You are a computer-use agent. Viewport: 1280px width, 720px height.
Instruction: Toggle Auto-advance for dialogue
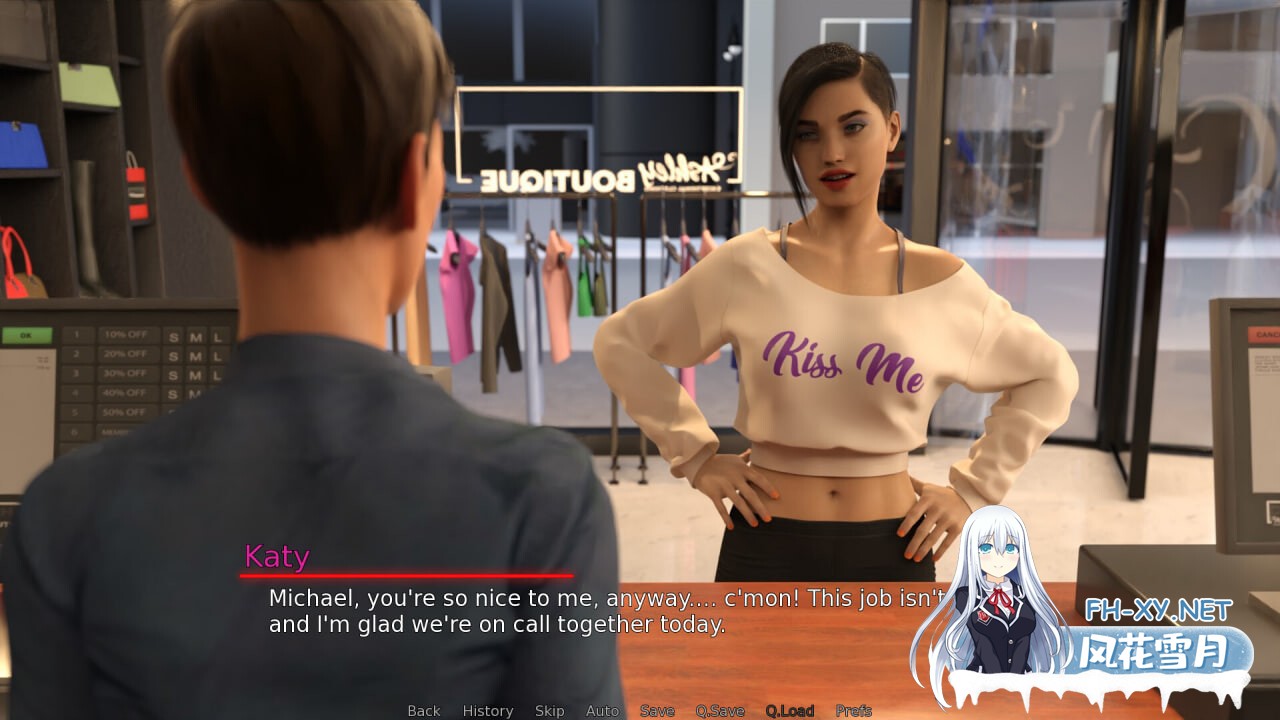tap(602, 711)
